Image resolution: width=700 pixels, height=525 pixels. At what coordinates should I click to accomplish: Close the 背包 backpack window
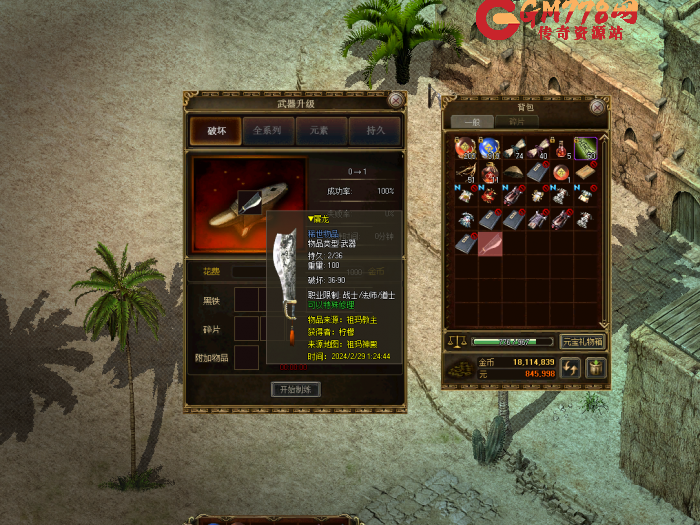click(x=597, y=106)
